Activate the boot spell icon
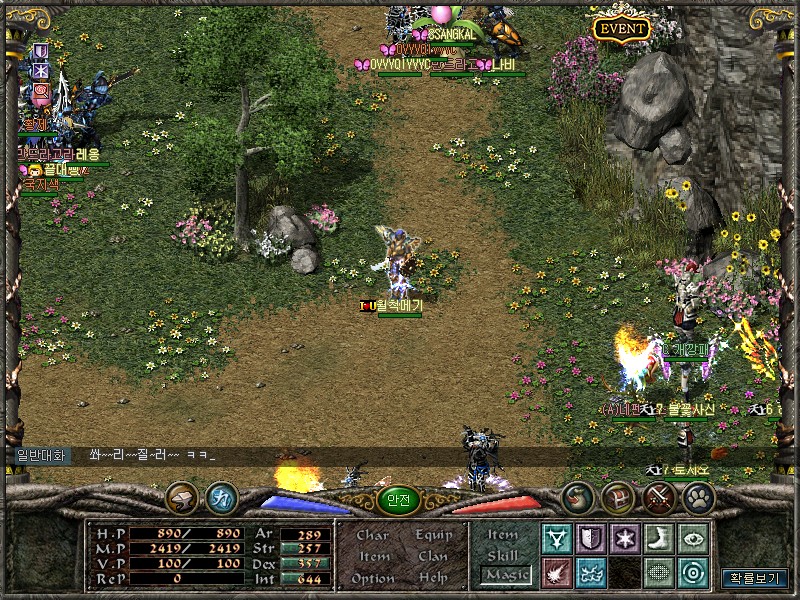This screenshot has width=800, height=600. 658,539
